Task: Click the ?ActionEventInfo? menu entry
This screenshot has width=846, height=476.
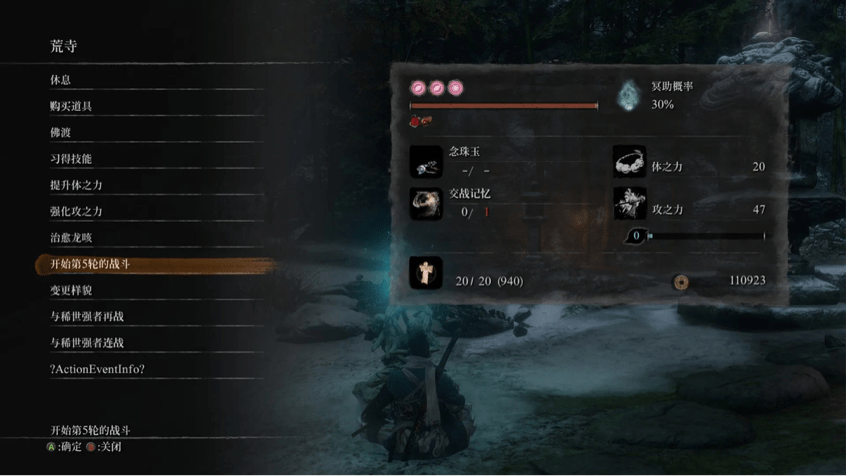Action: (98, 369)
